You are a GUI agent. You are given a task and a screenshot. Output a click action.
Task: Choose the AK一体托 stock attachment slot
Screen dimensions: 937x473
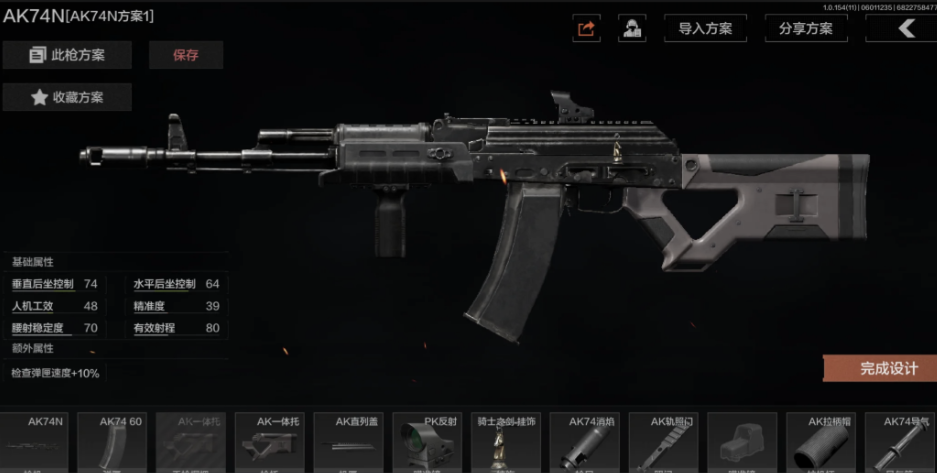[x=271, y=442]
